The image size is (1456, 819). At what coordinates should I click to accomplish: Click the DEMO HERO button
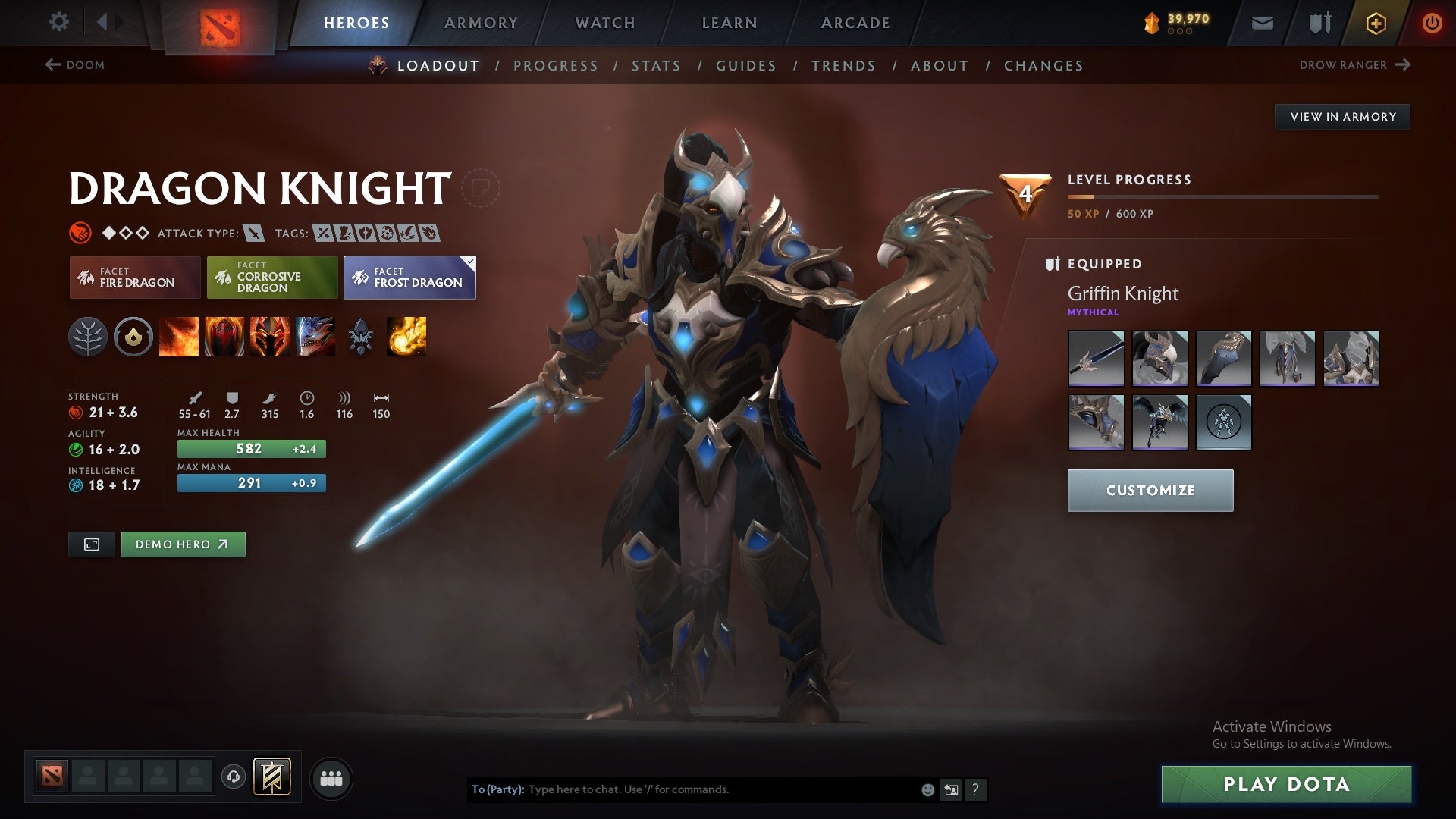point(183,544)
